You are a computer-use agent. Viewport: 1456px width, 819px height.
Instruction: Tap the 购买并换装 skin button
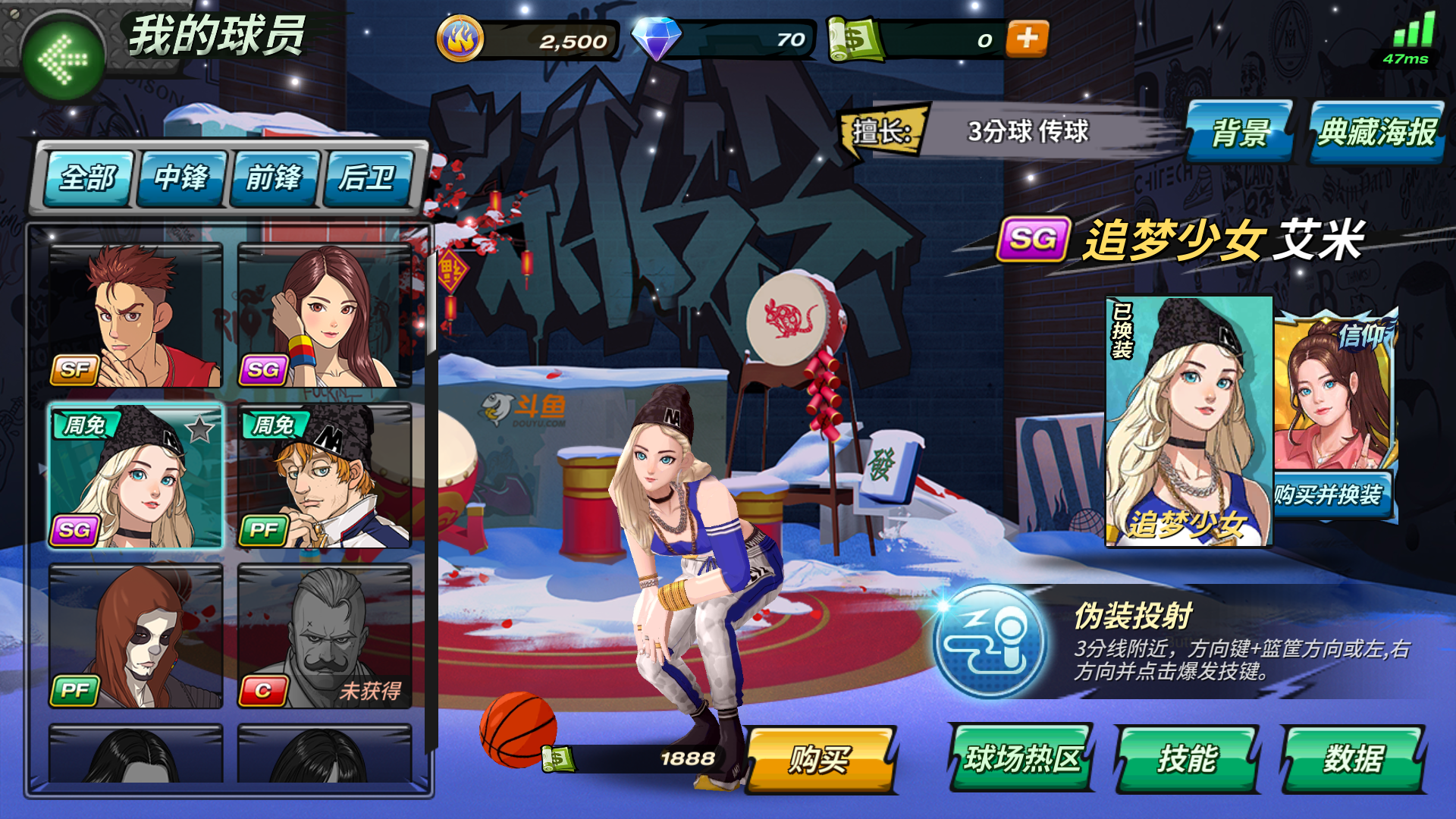(1329, 495)
